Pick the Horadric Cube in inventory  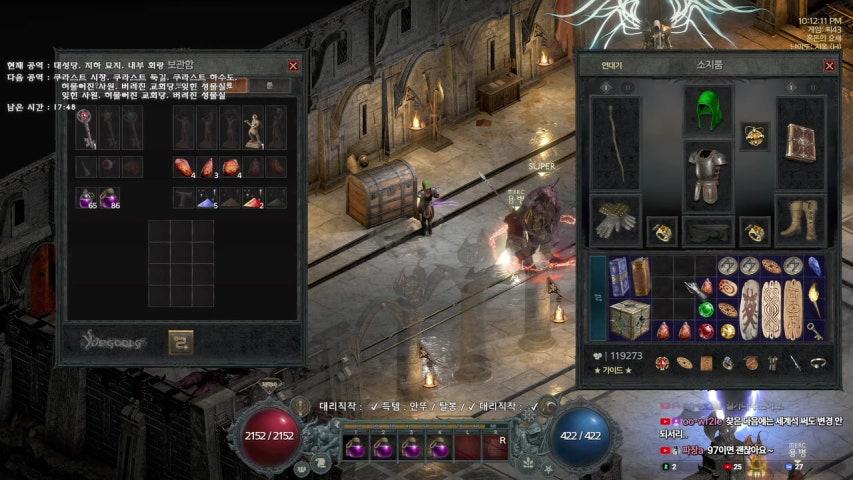point(627,319)
